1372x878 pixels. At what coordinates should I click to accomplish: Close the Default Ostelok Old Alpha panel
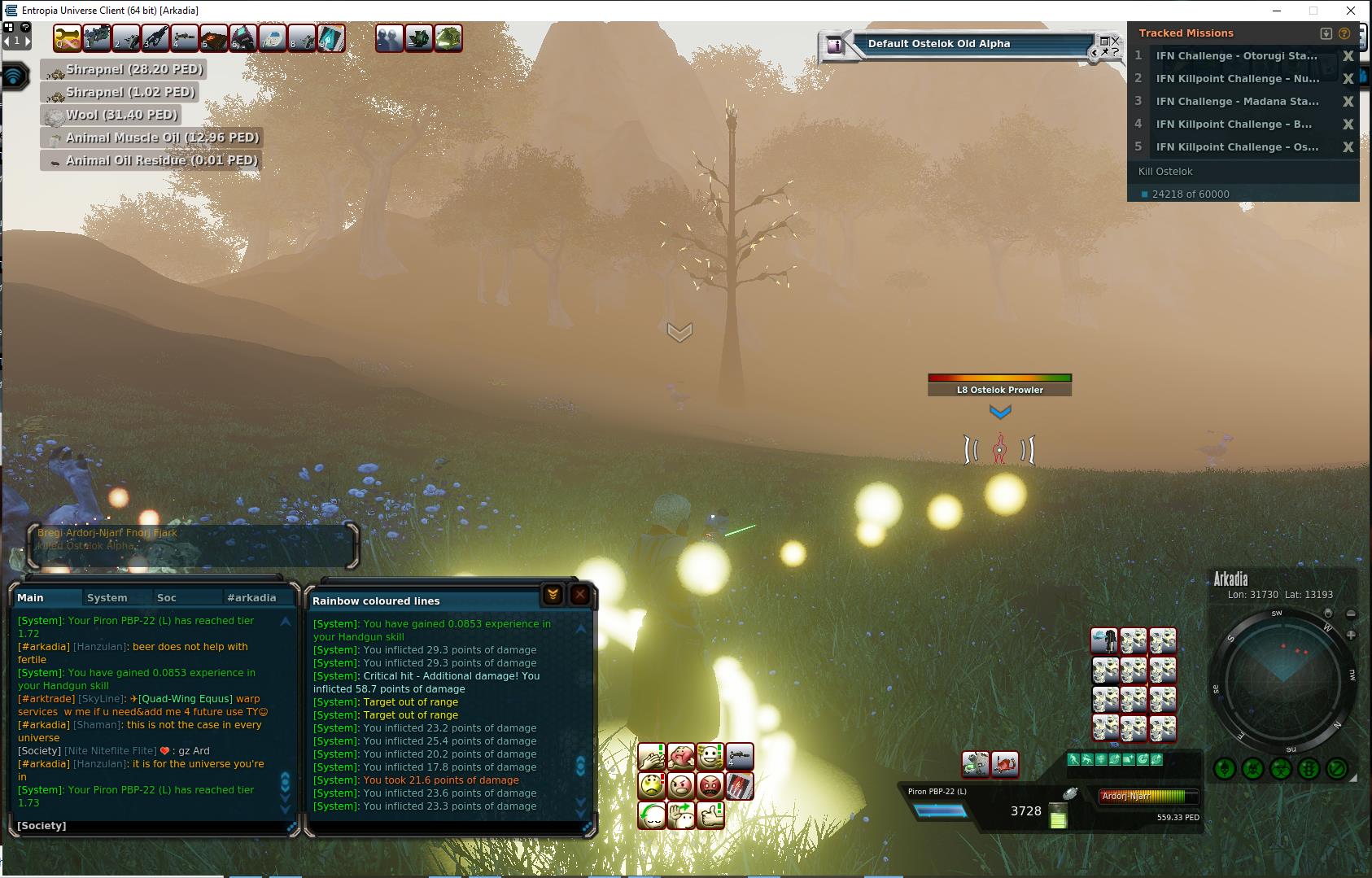[1116, 40]
